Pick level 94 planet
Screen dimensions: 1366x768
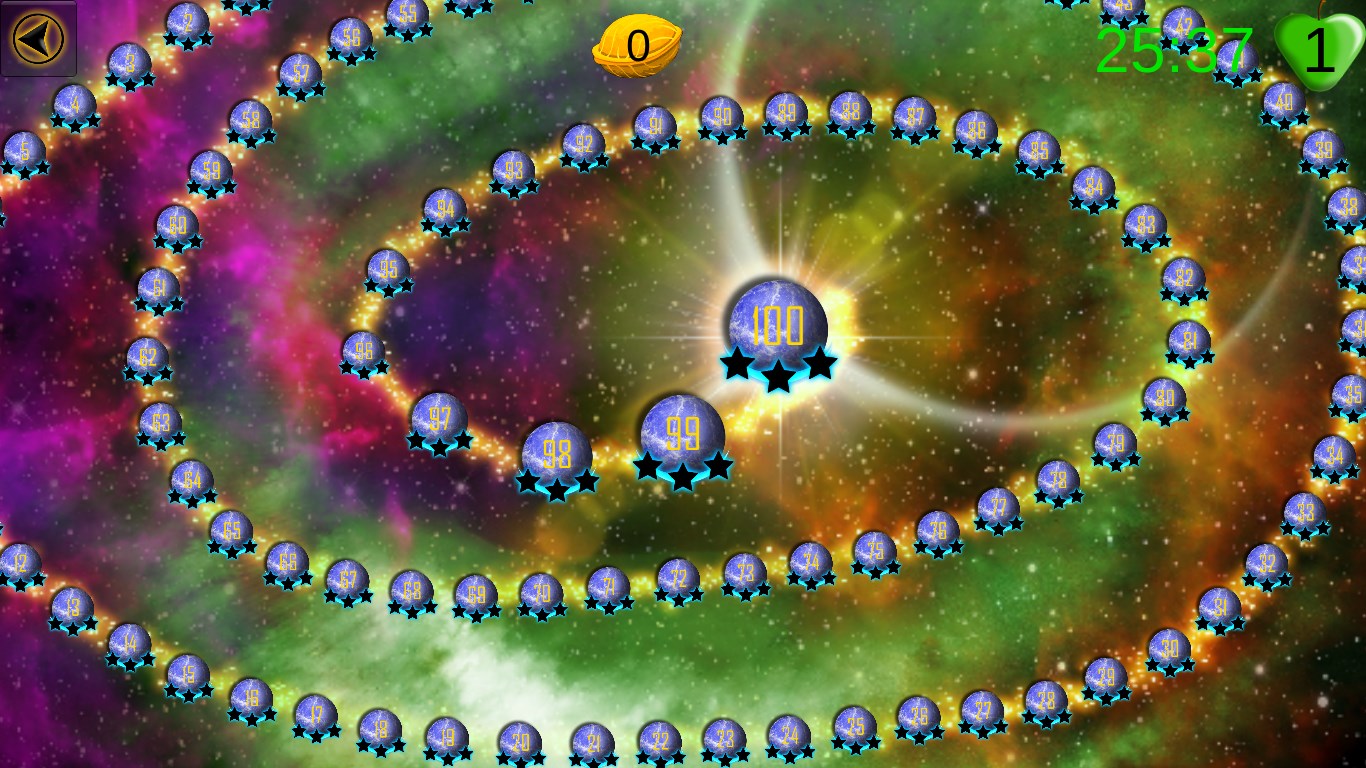(444, 210)
